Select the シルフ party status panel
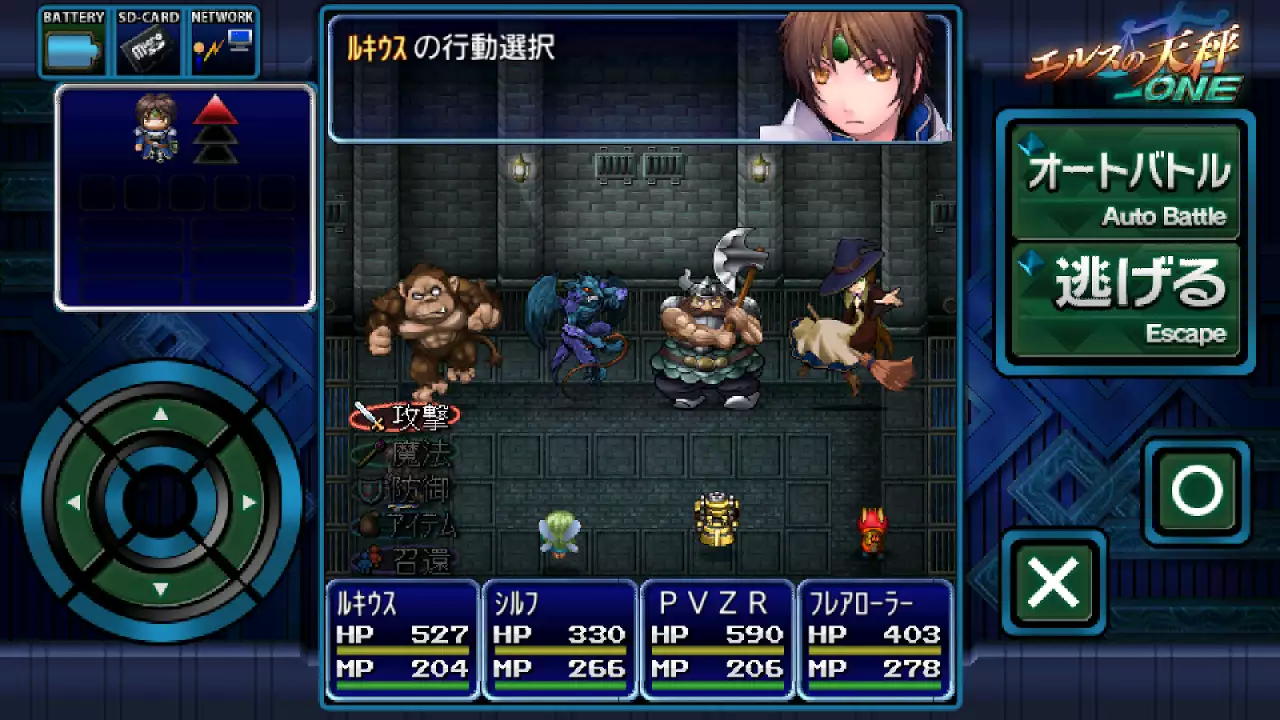Image resolution: width=1280 pixels, height=720 pixels. click(559, 639)
